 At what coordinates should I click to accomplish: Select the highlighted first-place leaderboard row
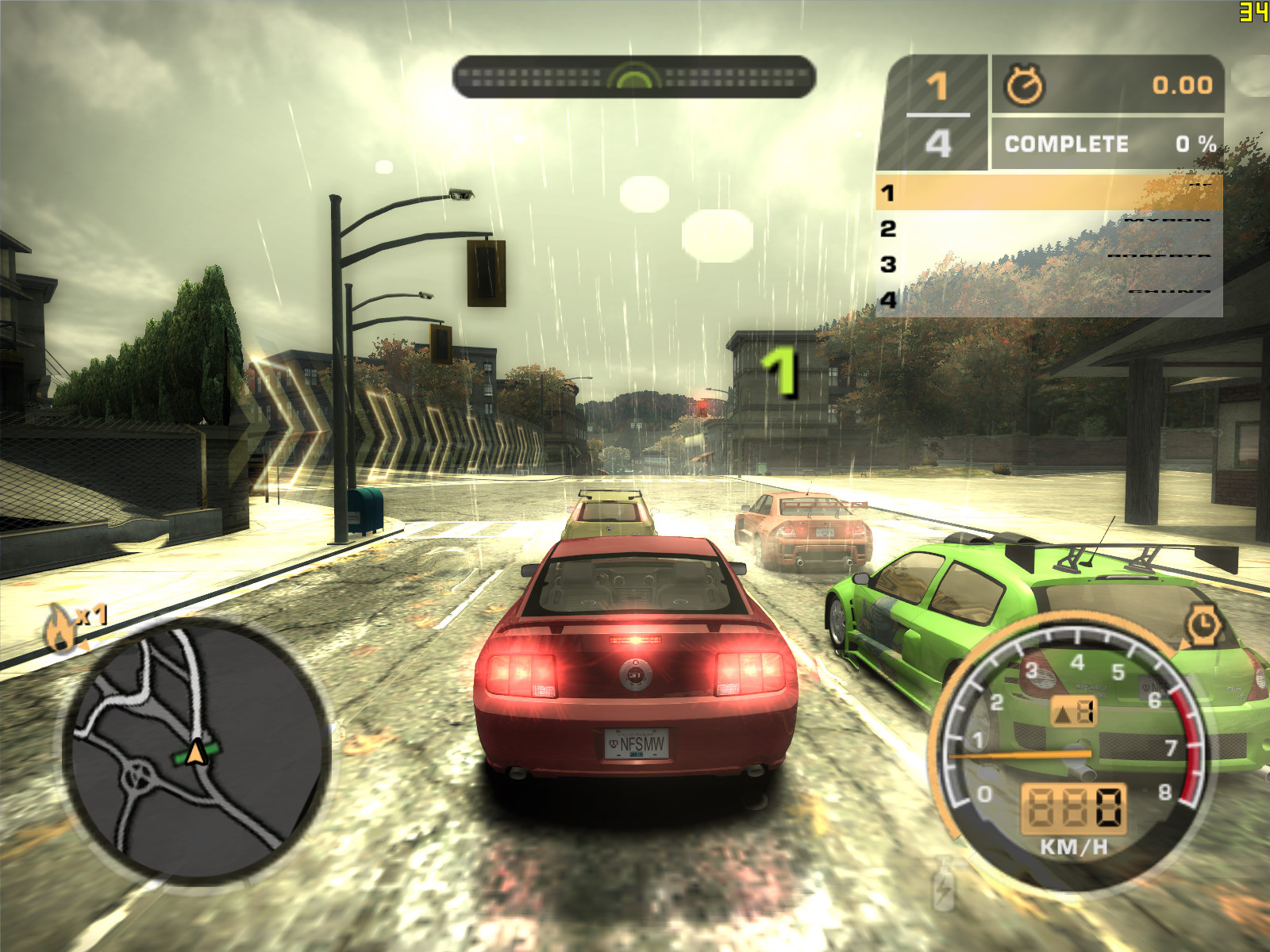pos(1049,193)
